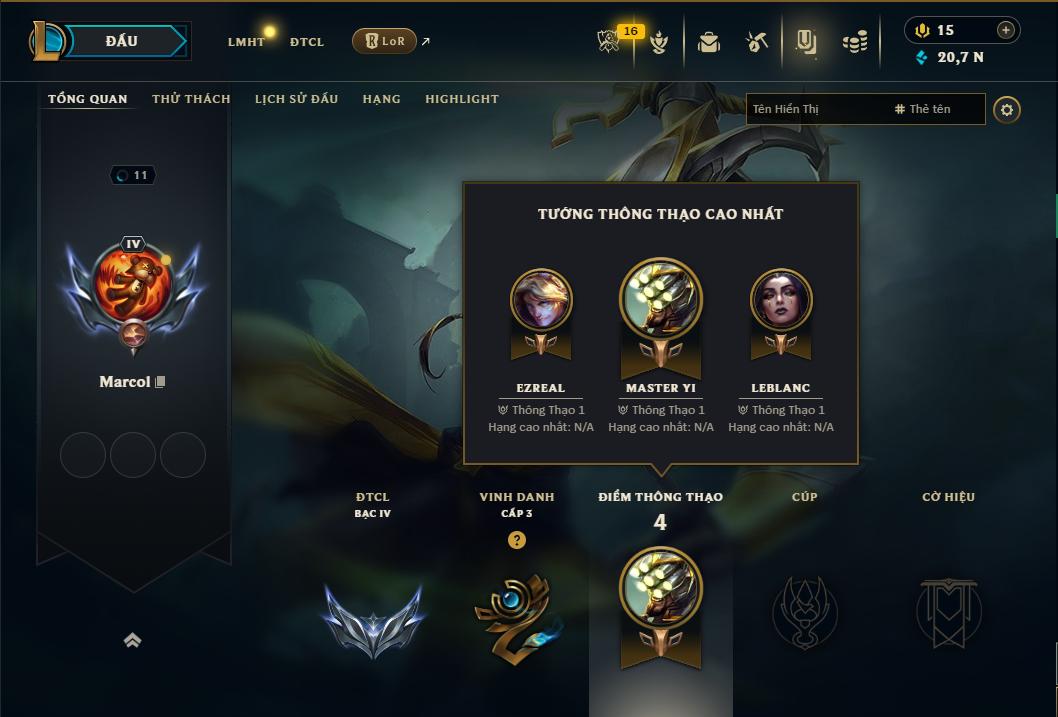Viewport: 1058px width, 717px height.
Task: Open the gear settings button
Action: click(x=1007, y=109)
